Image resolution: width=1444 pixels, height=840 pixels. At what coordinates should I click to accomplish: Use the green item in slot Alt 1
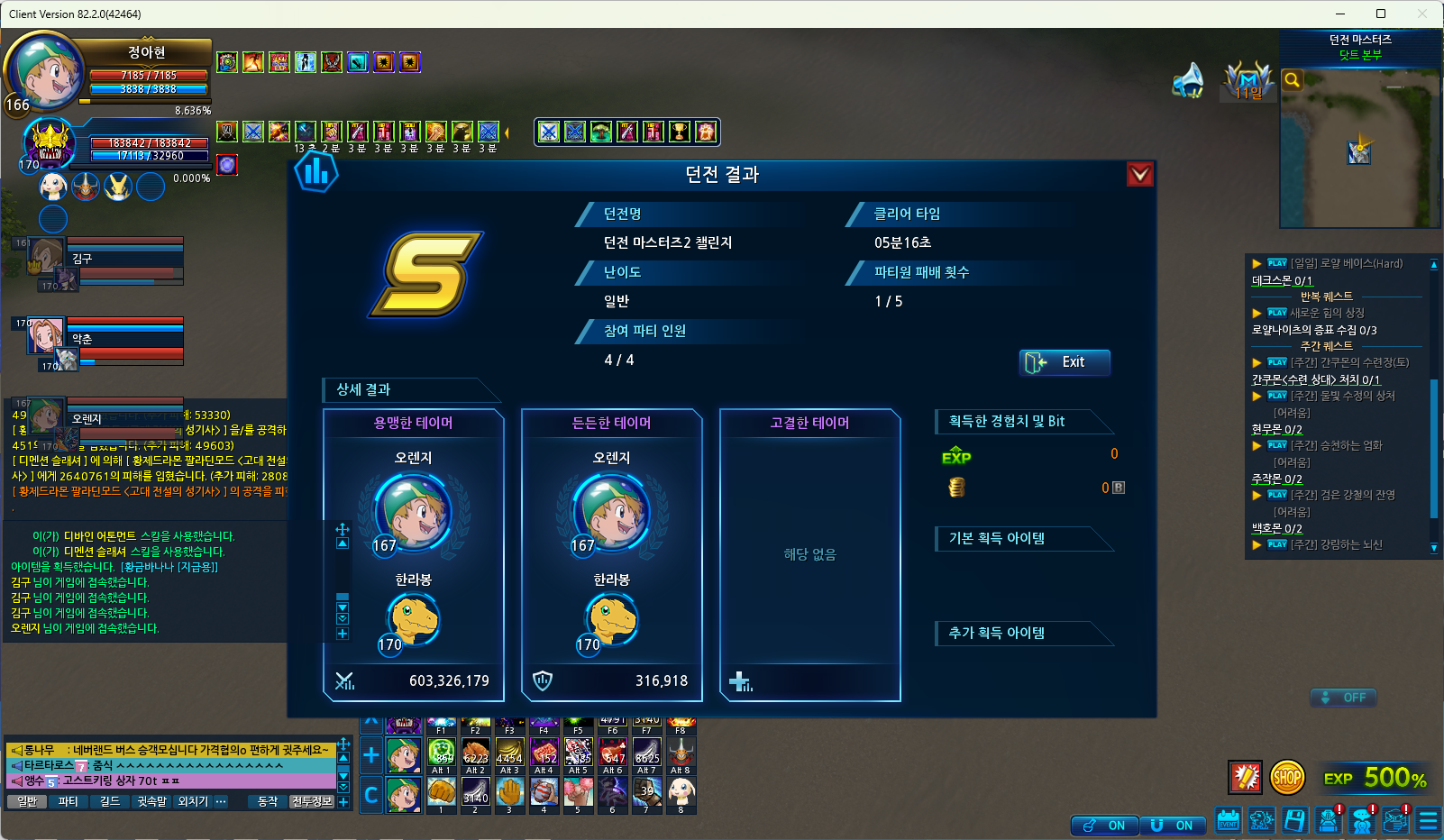(441, 752)
